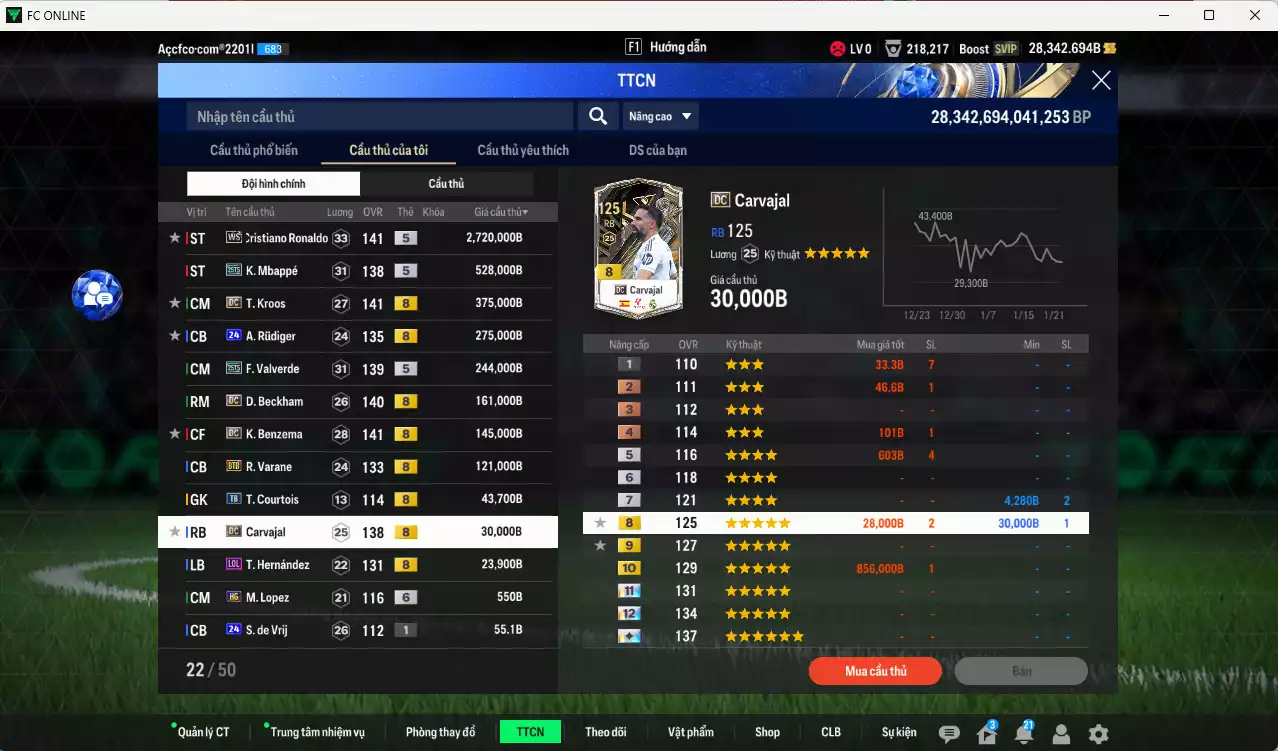Buy player with Mua cầu thủ button

click(875, 671)
